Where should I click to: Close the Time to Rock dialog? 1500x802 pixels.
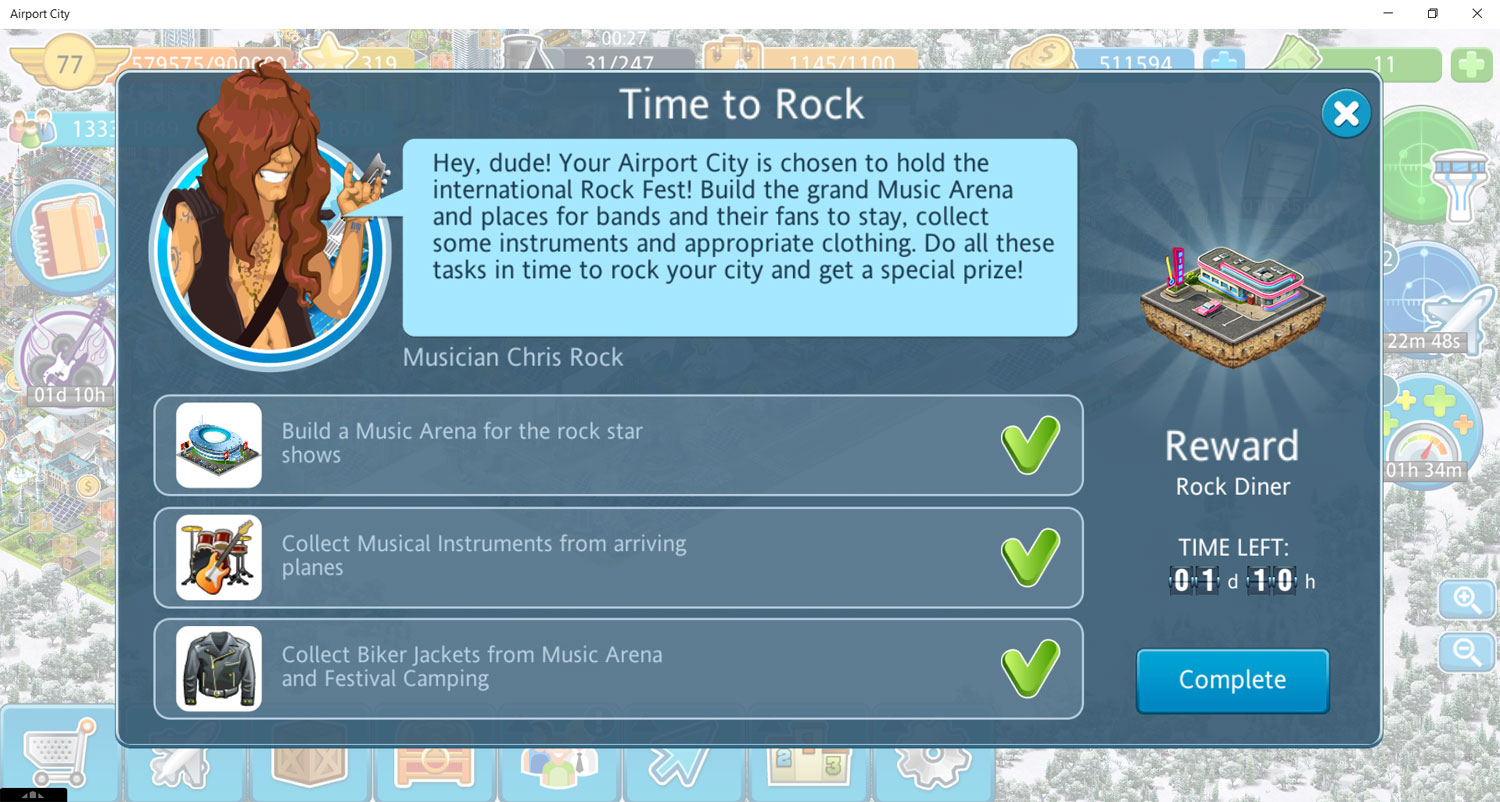tap(1346, 114)
